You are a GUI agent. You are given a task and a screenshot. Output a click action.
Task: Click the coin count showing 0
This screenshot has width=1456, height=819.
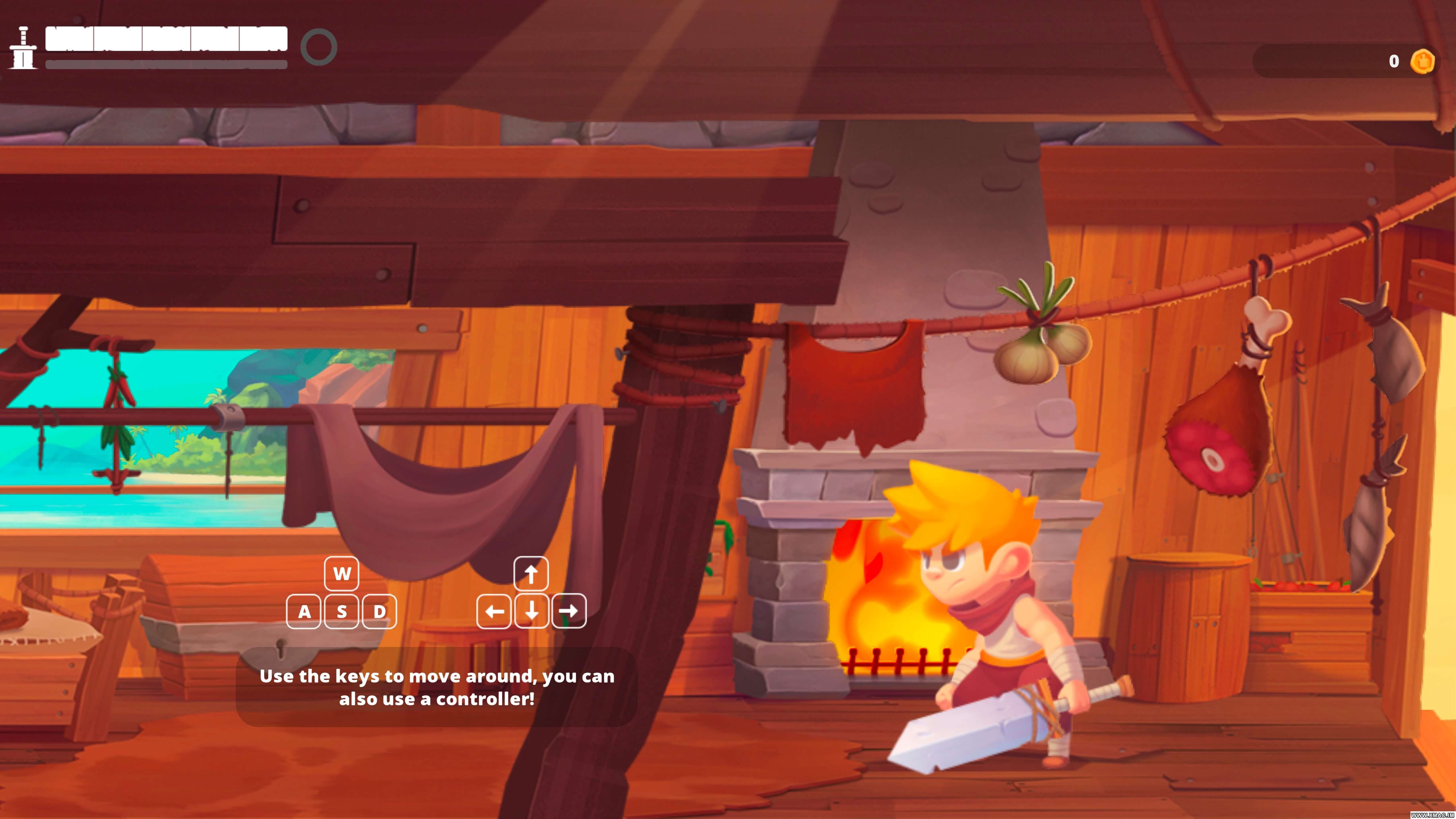(1394, 61)
